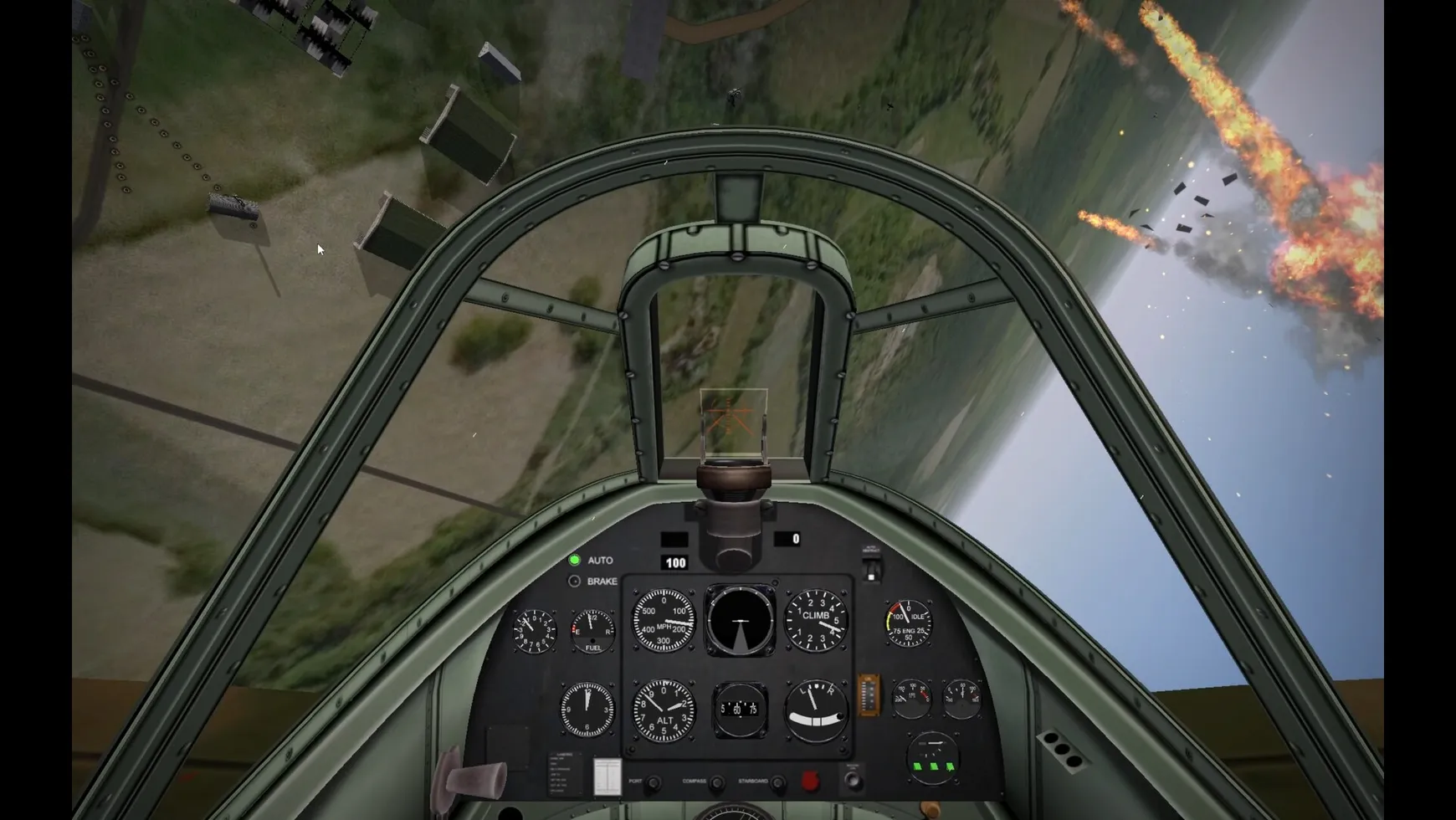Click the cockpit clock face
The width and height of the screenshot is (1456, 820).
(x=588, y=709)
